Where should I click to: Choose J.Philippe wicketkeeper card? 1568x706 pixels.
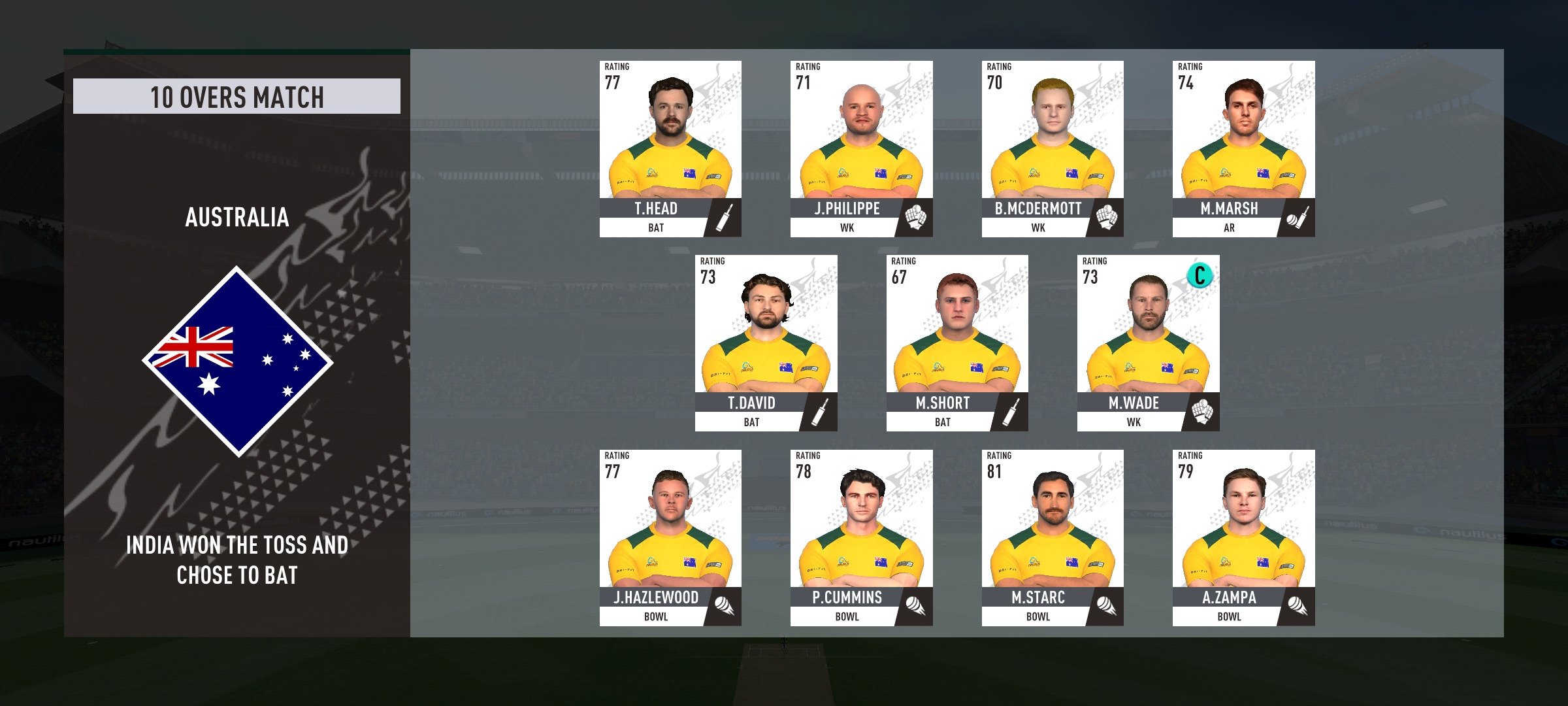coord(861,149)
